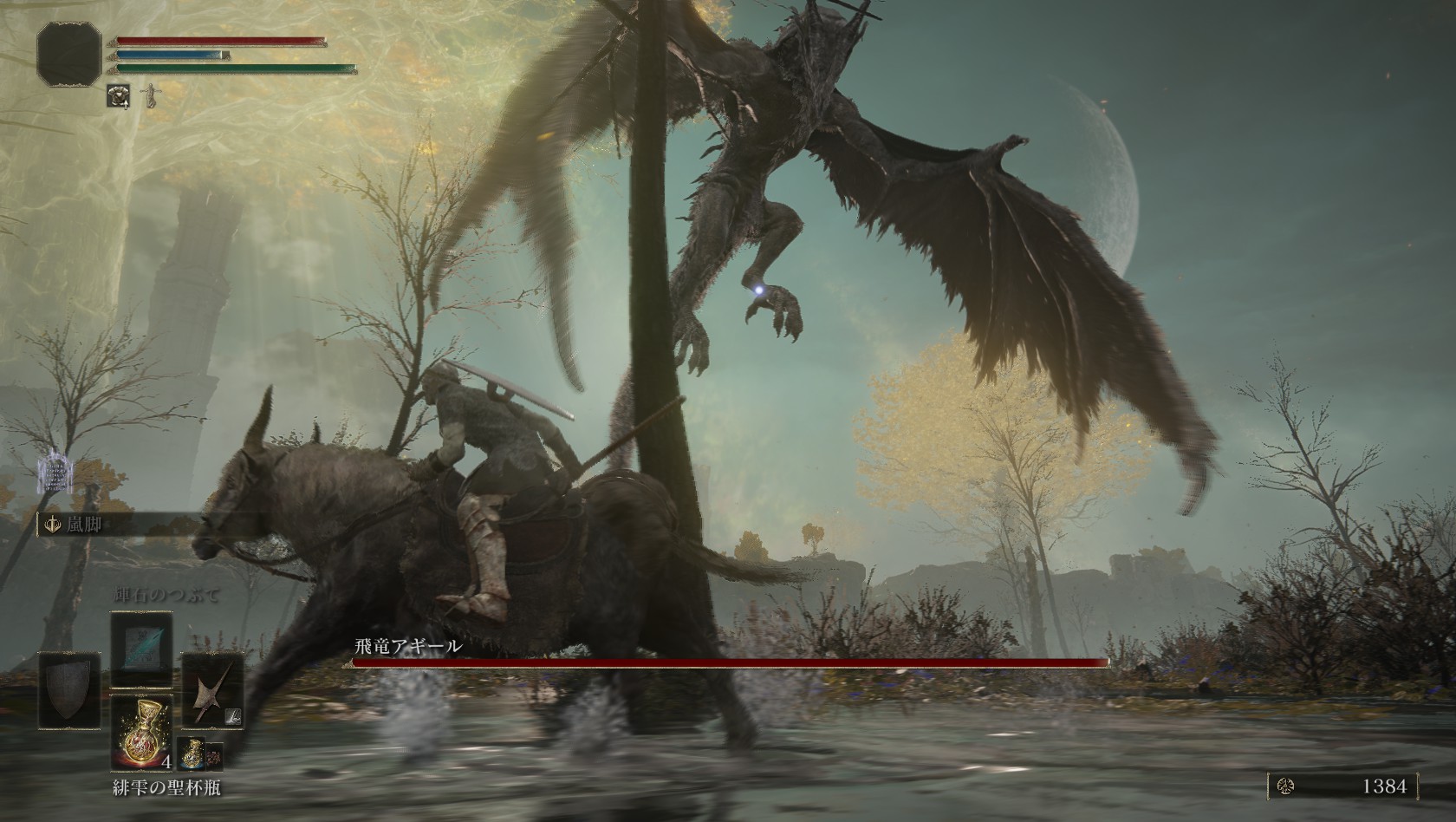This screenshot has width=1456, height=822.
Task: Click the statue figure status icon
Action: point(152,95)
